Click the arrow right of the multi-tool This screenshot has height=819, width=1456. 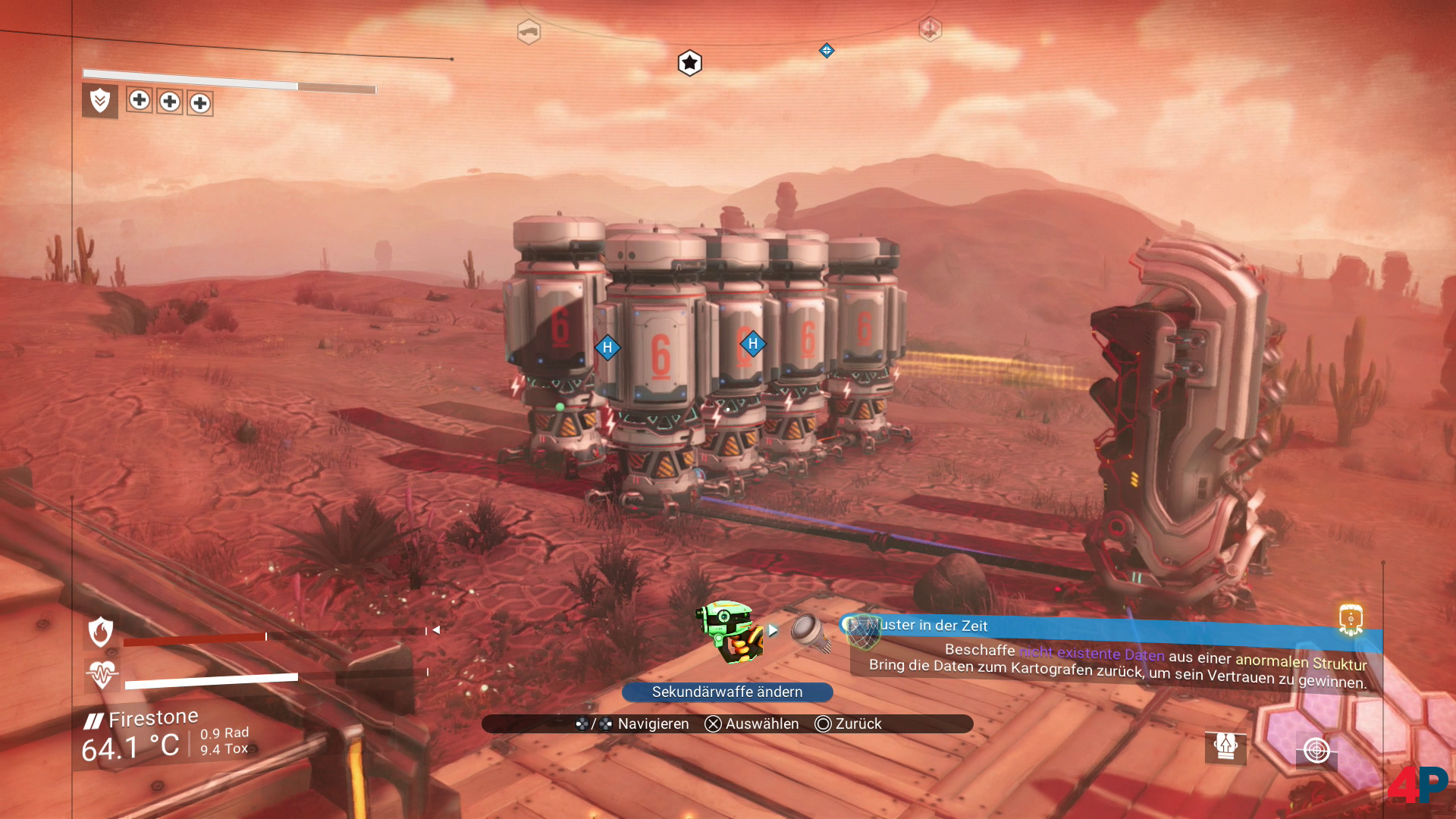[x=773, y=630]
